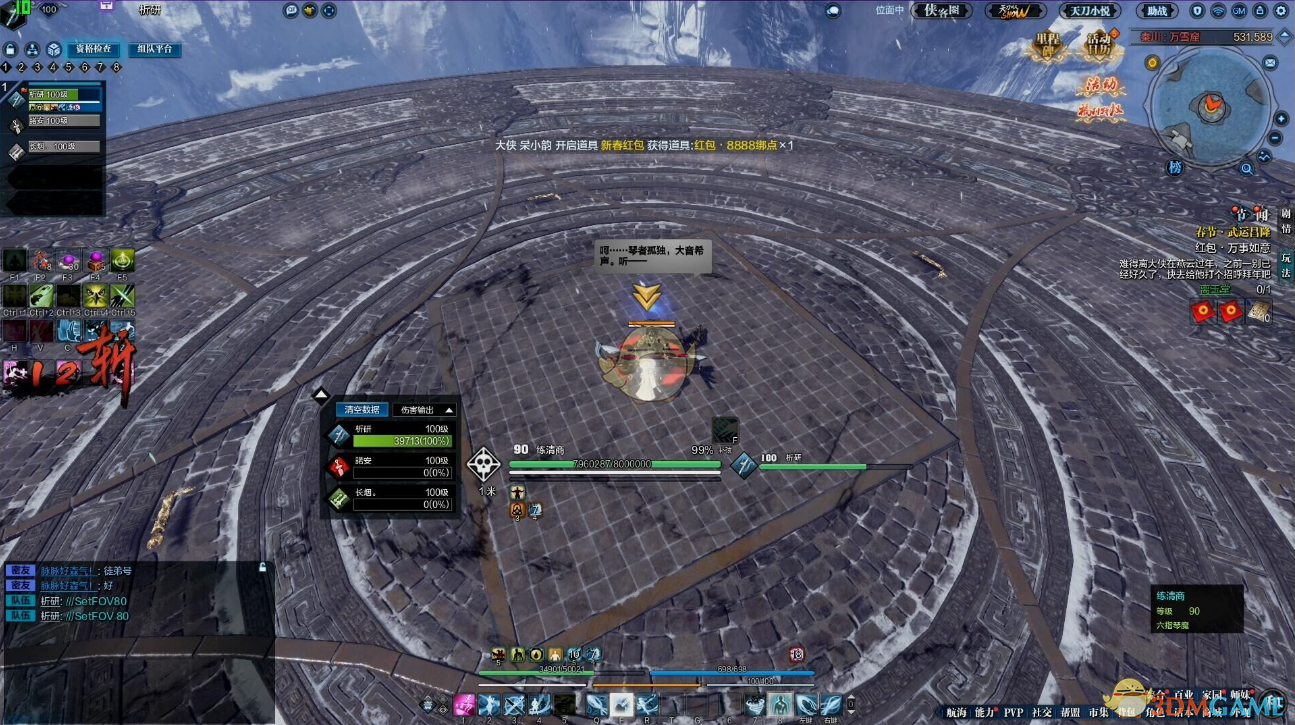Open the 资格检查 qualification check

coord(93,49)
